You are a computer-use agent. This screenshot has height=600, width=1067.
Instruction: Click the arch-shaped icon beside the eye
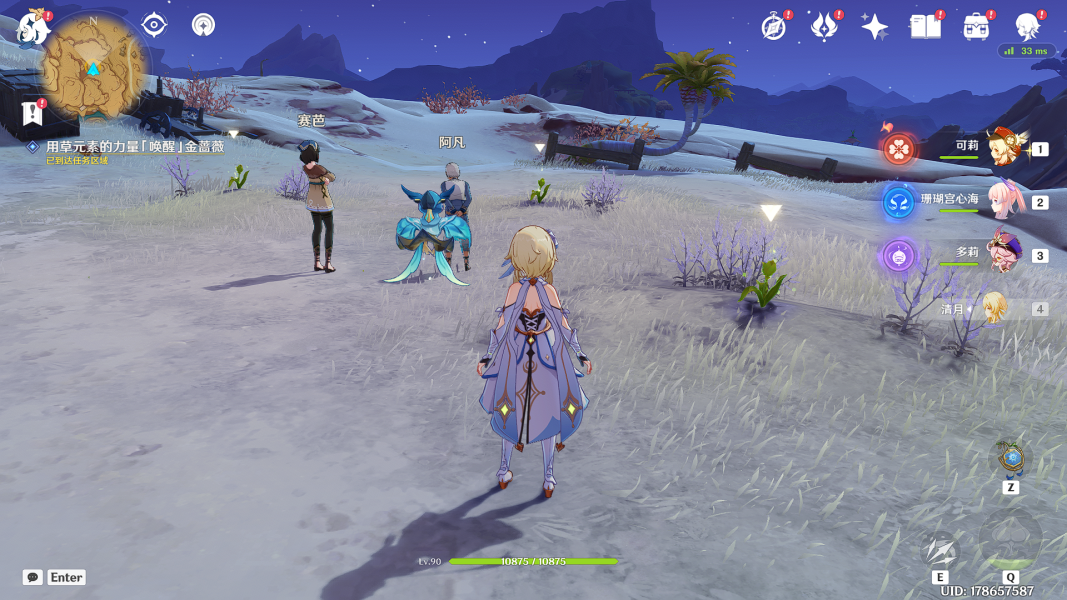tap(203, 25)
